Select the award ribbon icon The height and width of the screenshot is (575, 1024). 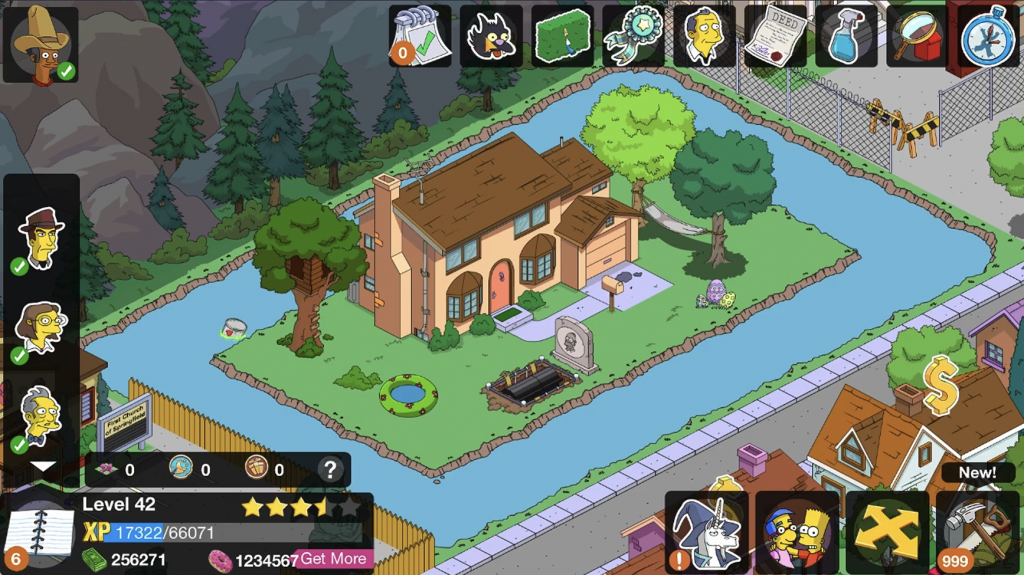633,37
